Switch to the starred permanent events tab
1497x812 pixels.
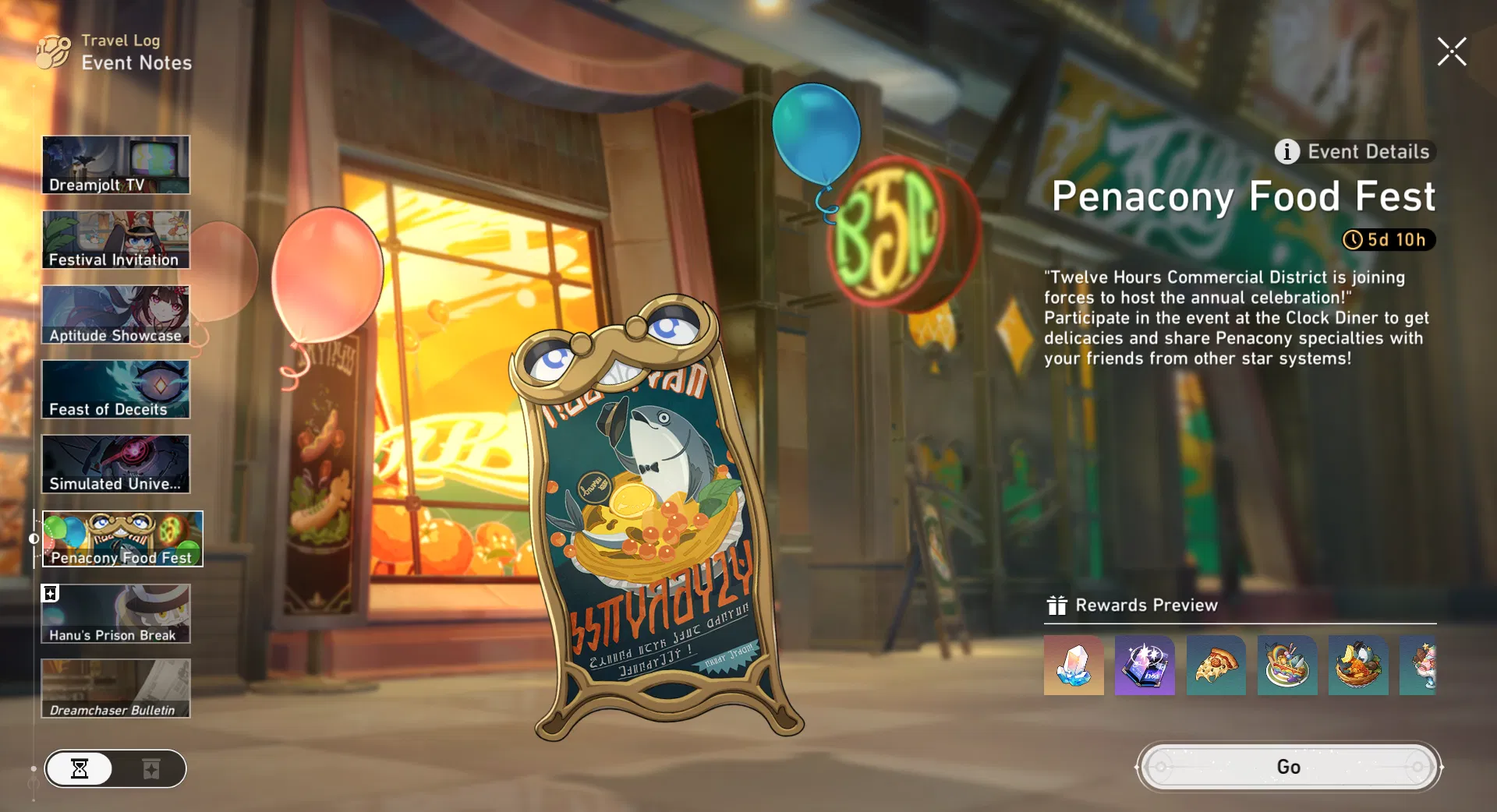151,769
